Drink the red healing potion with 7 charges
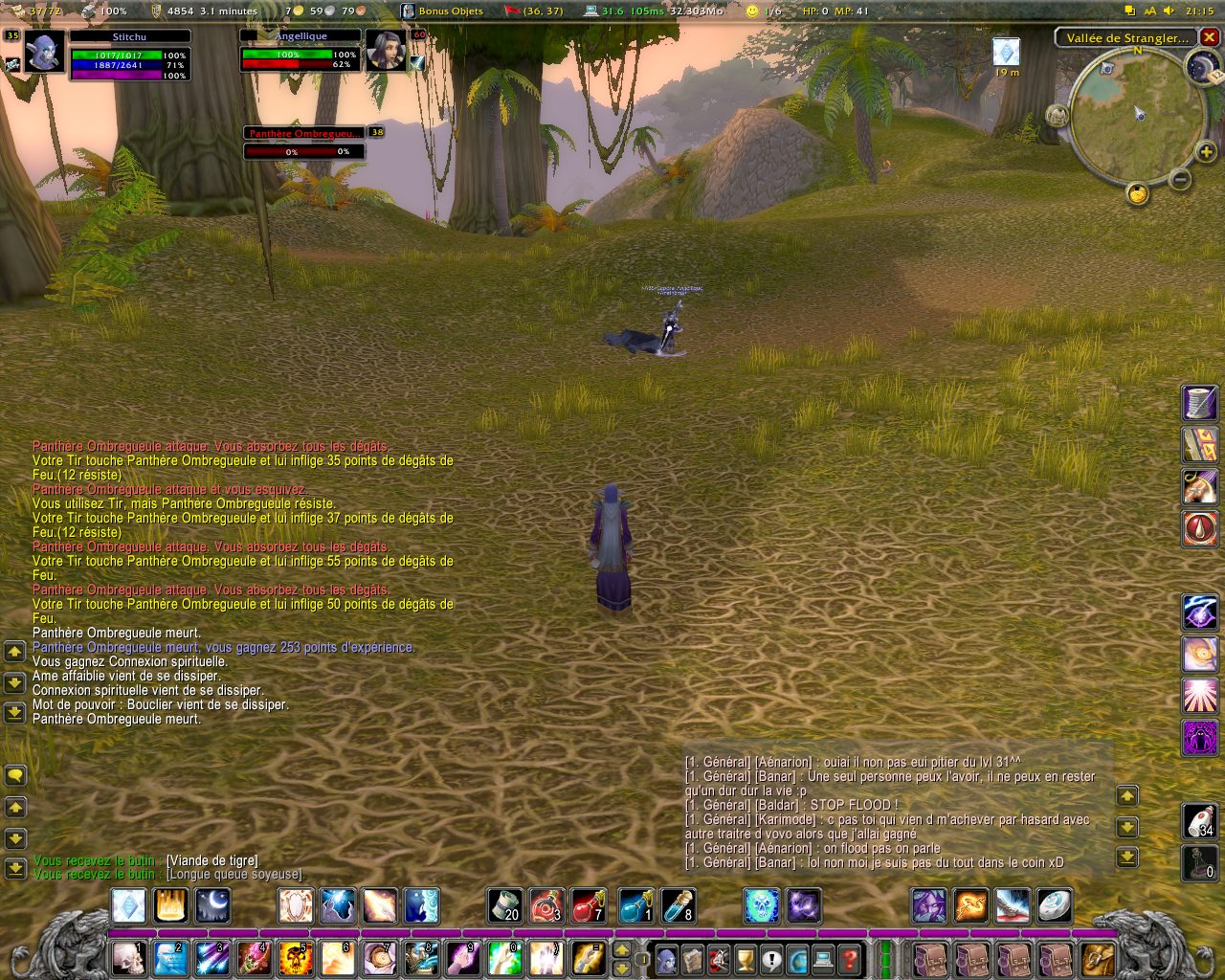The image size is (1225, 980). click(x=589, y=905)
